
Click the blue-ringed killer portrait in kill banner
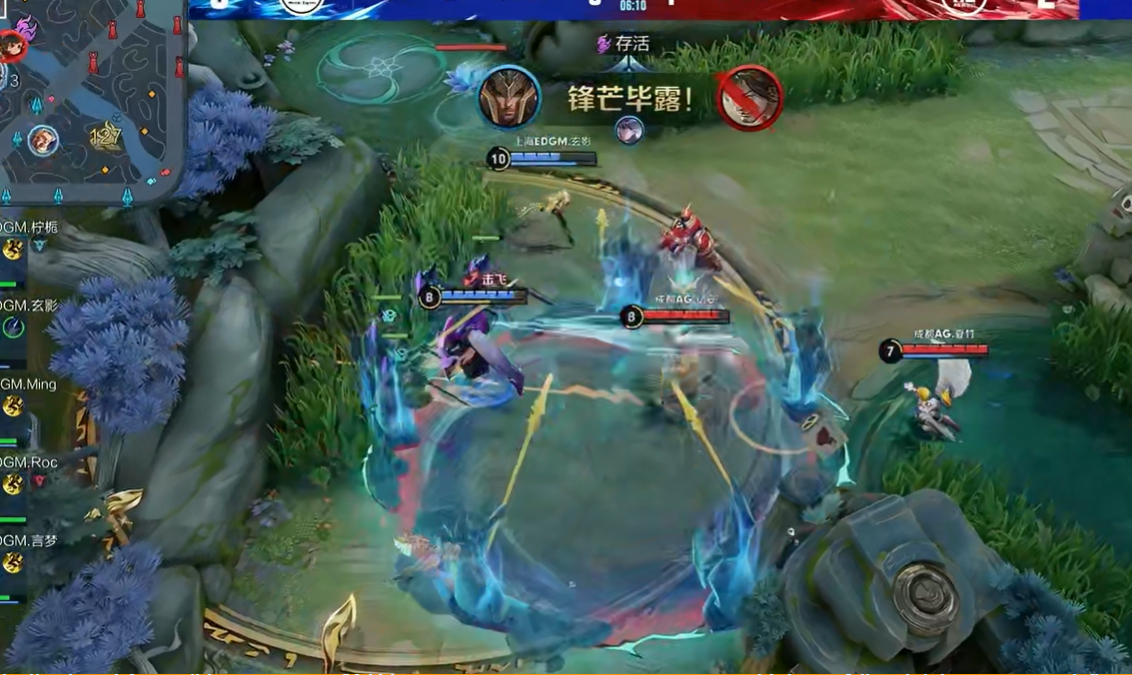(509, 97)
